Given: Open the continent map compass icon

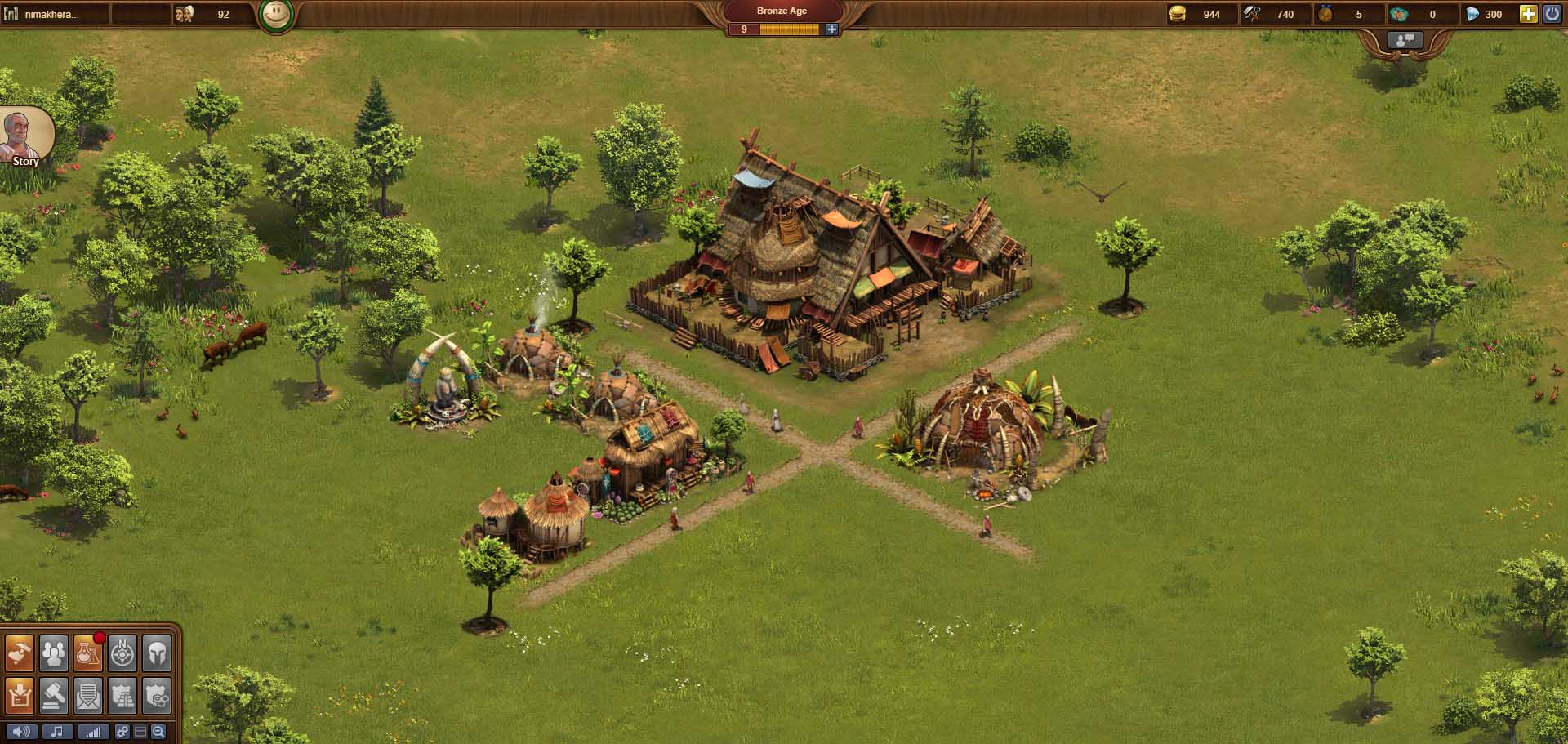Looking at the screenshot, I should 122,653.
